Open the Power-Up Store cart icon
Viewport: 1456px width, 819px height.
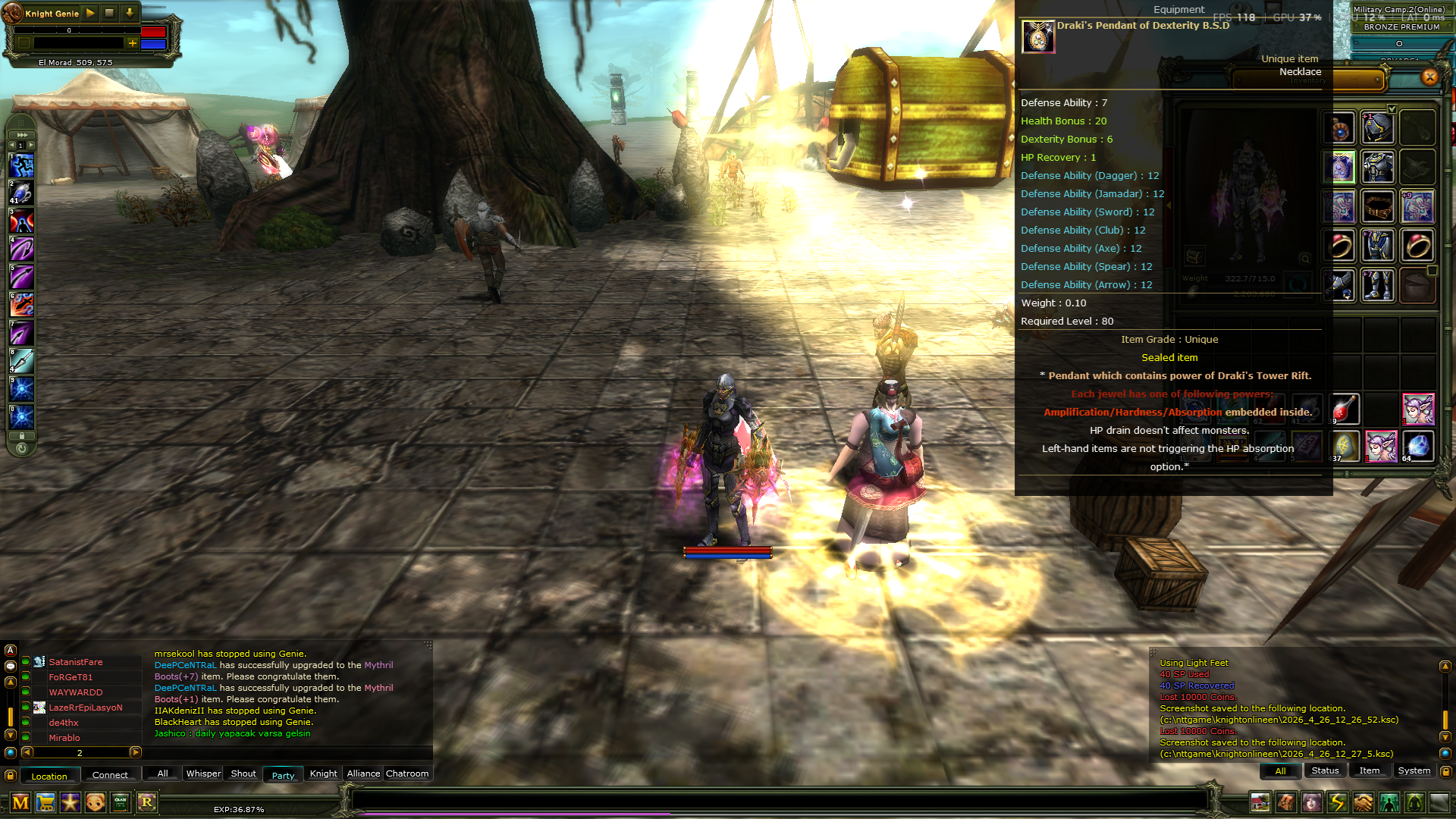[x=47, y=803]
